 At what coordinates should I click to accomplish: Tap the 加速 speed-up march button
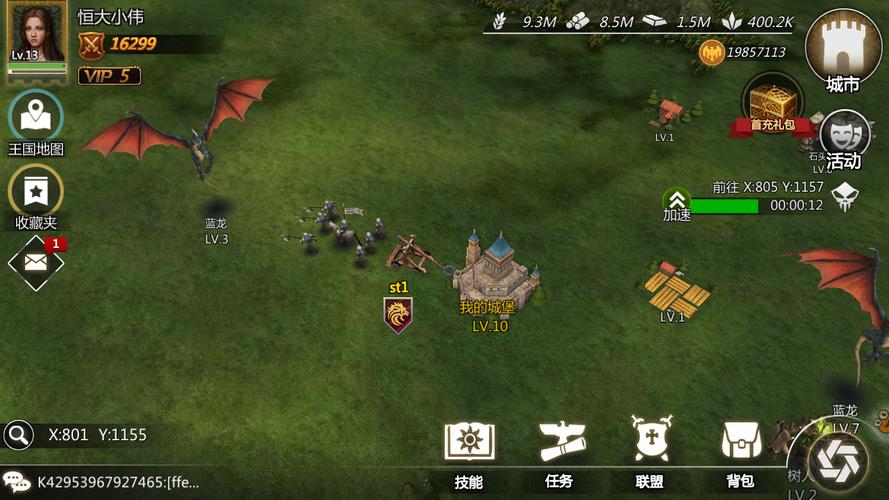pyautogui.click(x=677, y=205)
